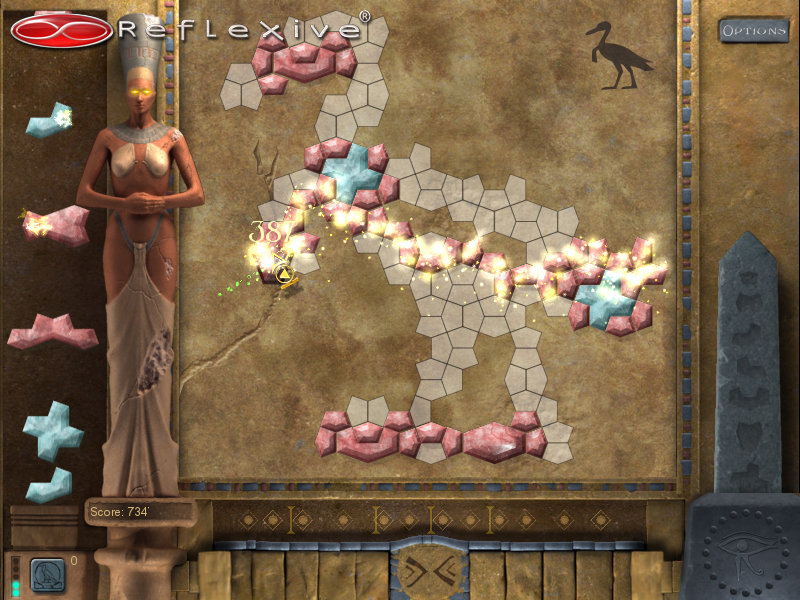The width and height of the screenshot is (800, 600).
Task: Select the small blue piece below the queue's cross
Action: (x=49, y=485)
